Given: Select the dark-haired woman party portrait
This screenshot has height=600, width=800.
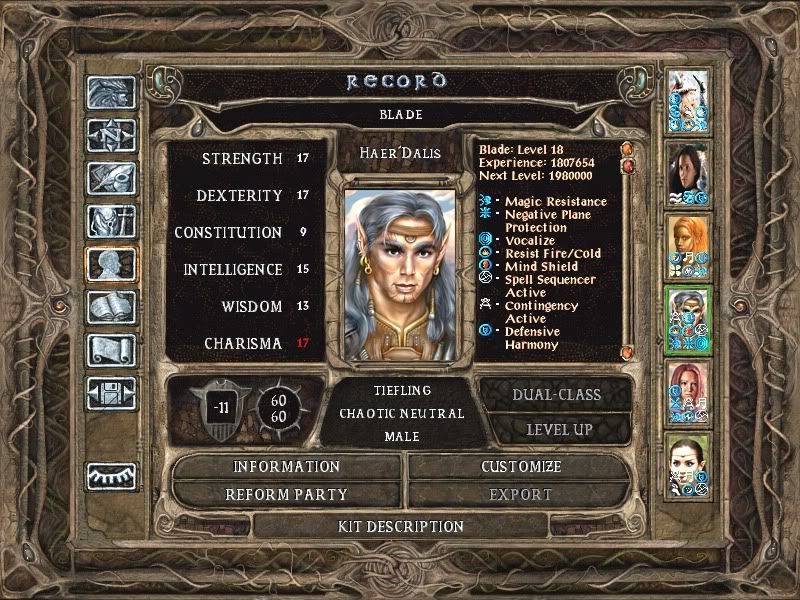Looking at the screenshot, I should tap(688, 171).
